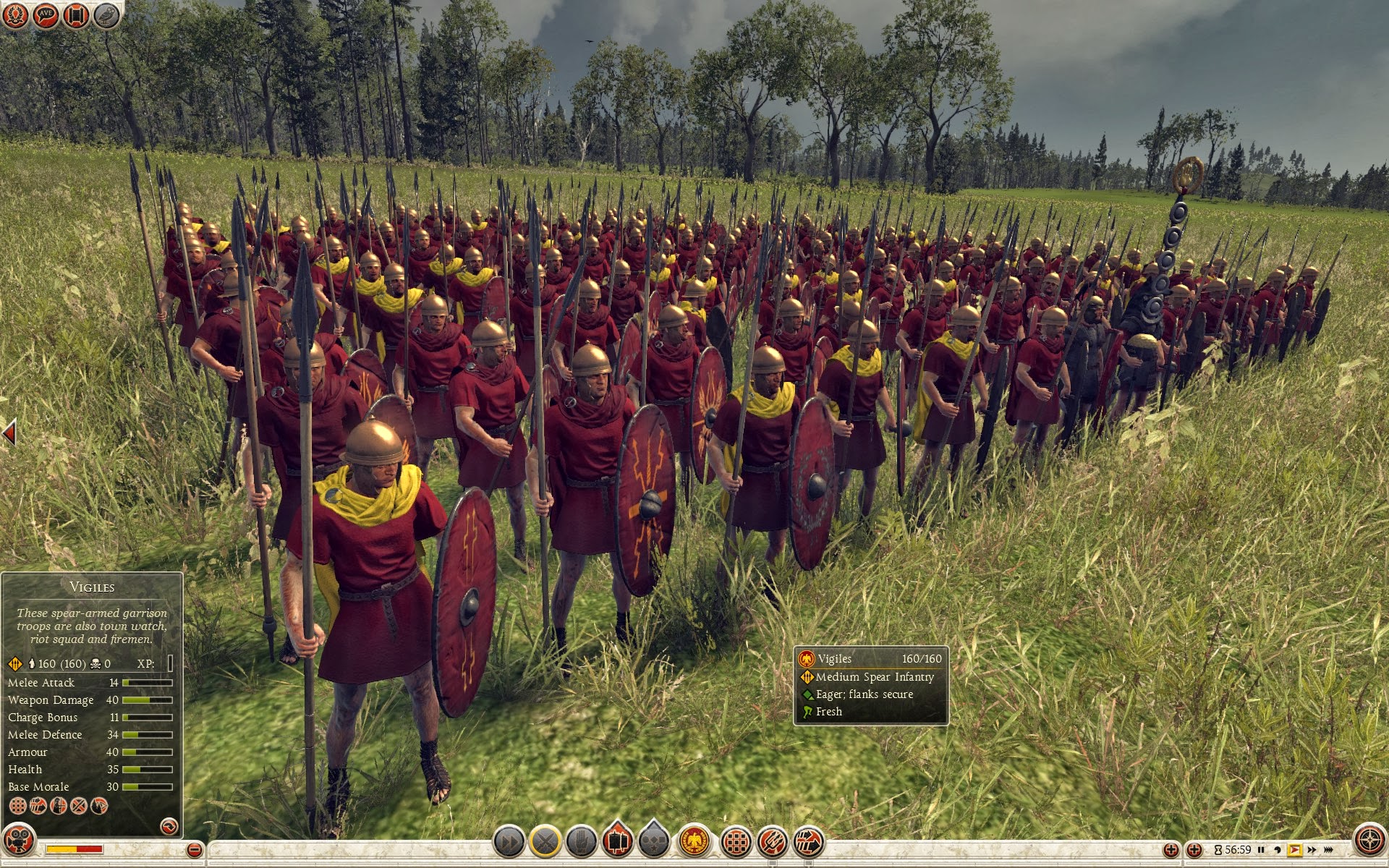The image size is (1389, 868).
Task: Click the owl advisor icon
Action: [106, 14]
